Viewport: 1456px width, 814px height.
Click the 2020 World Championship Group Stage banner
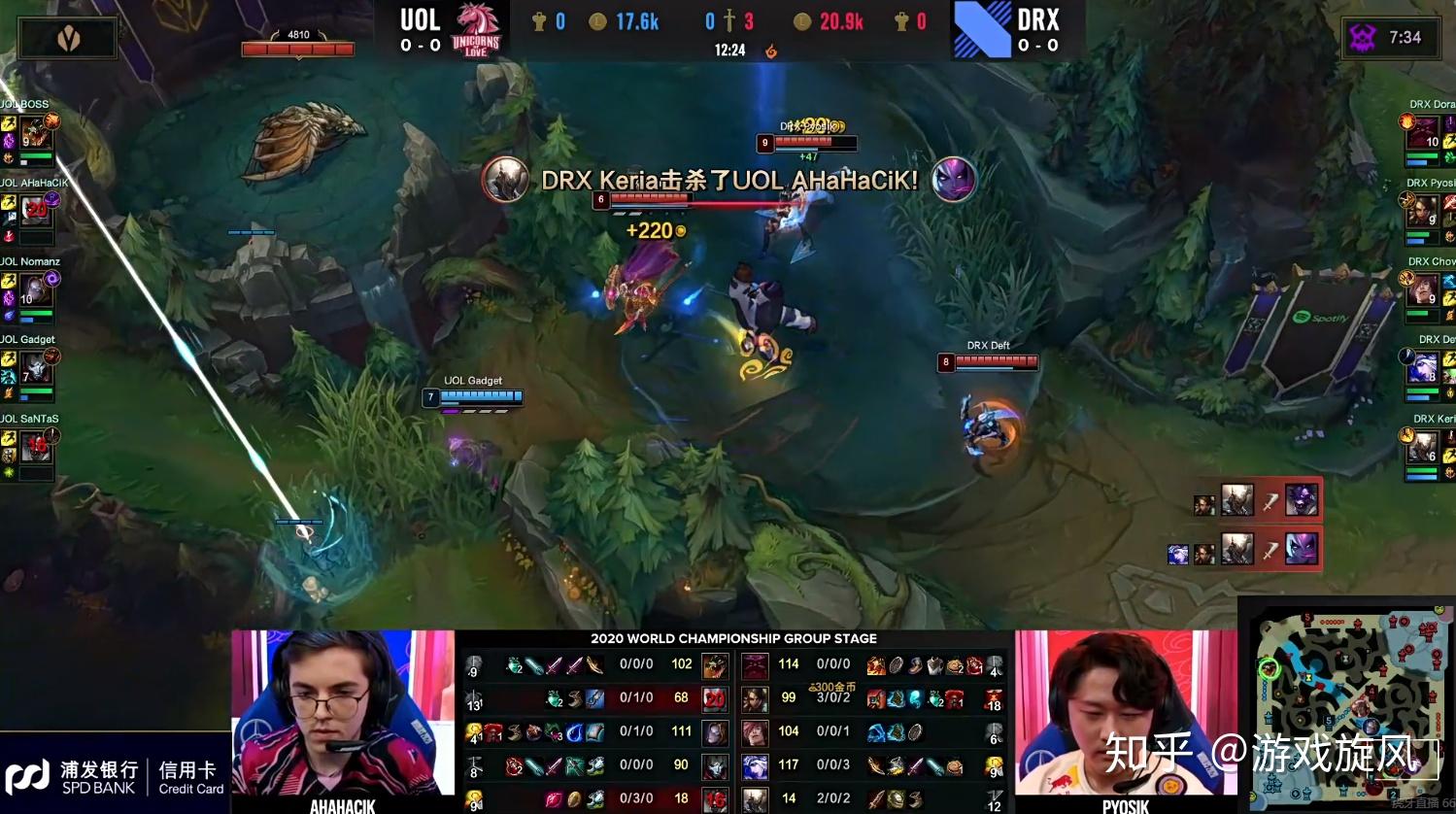click(x=731, y=638)
